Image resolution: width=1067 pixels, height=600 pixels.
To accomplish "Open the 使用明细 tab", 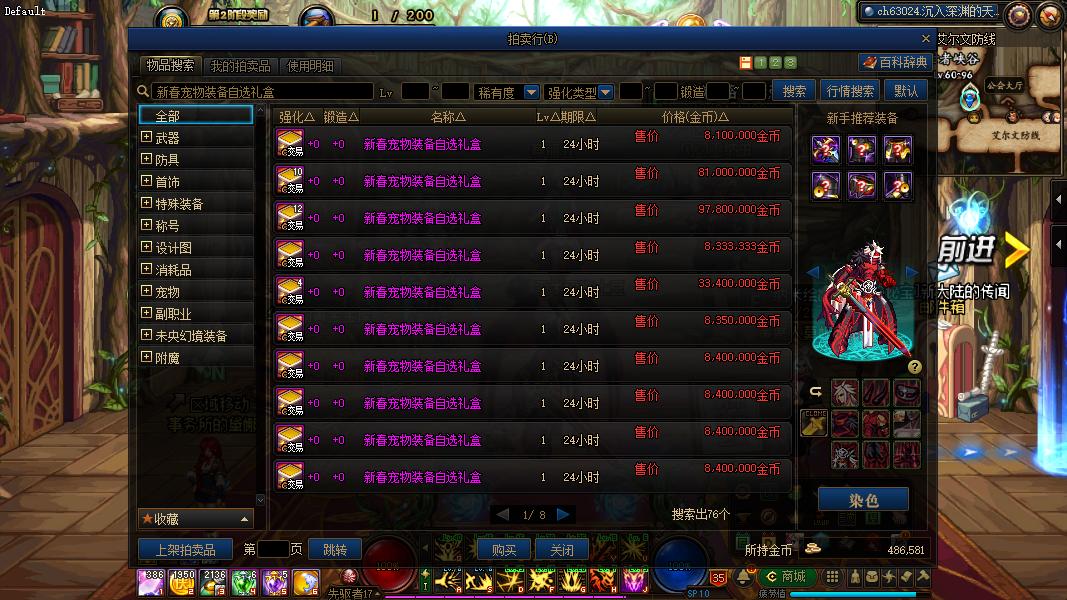I will coord(311,66).
